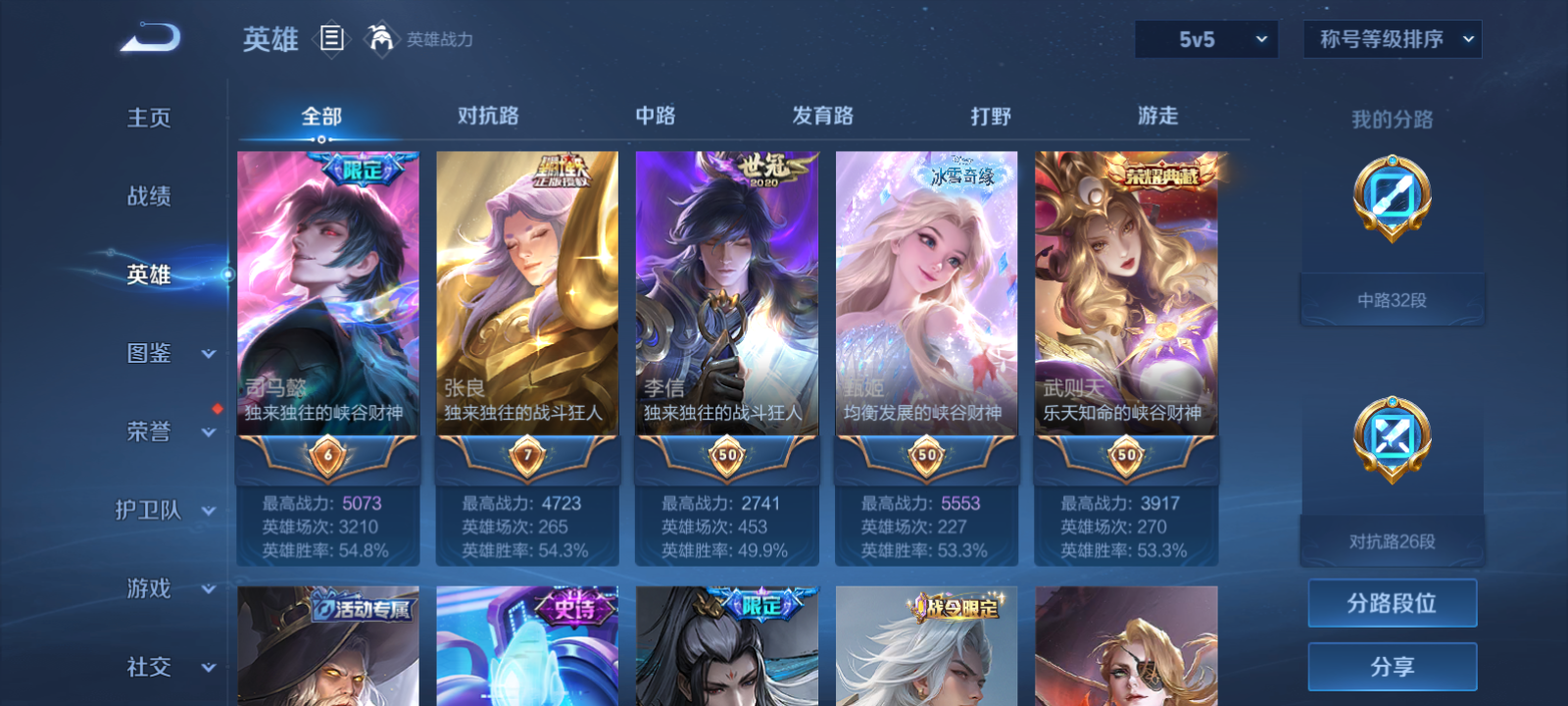Expand the 社交 sidebar section
The height and width of the screenshot is (706, 1568).
165,668
